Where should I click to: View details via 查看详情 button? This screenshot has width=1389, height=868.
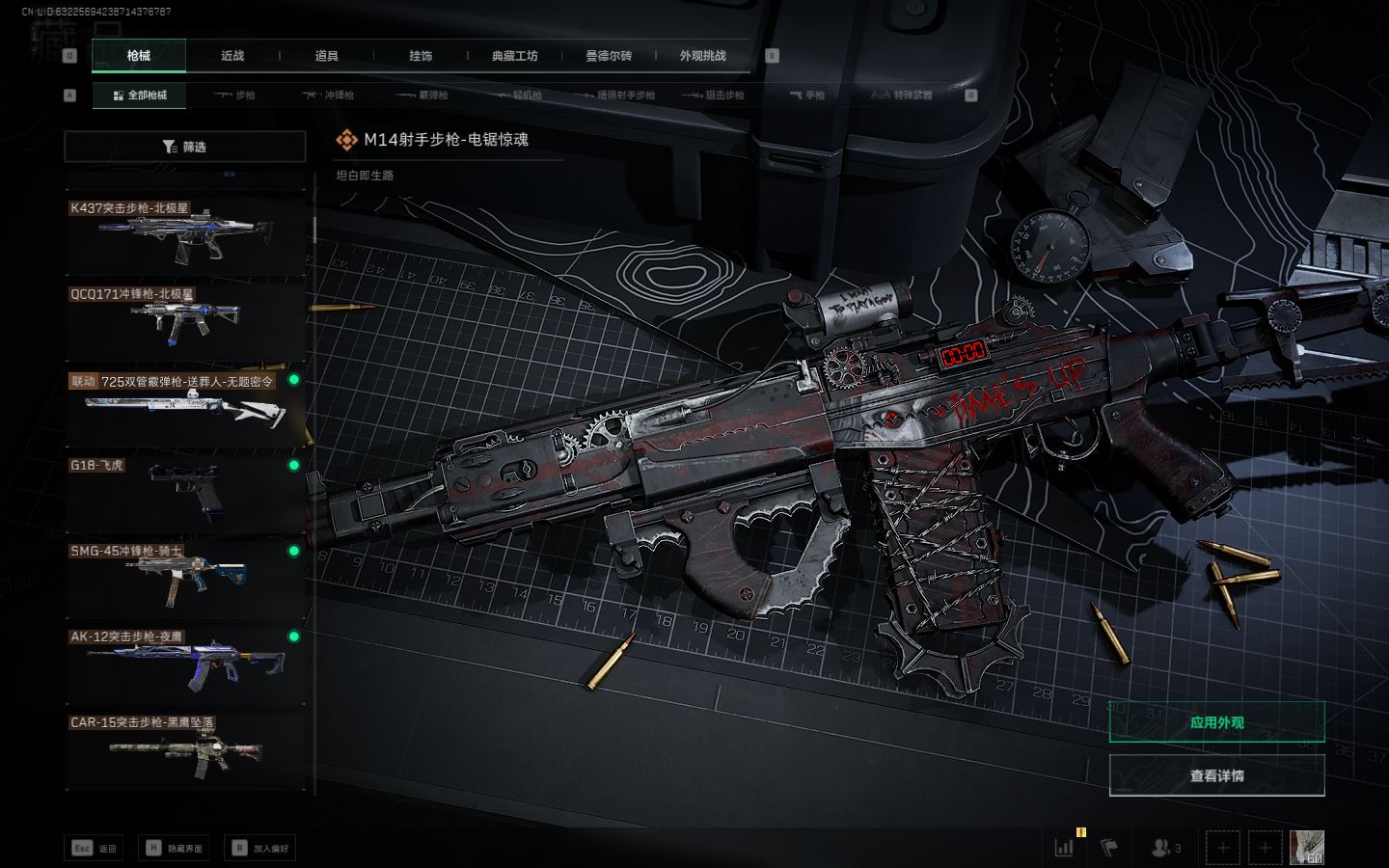coord(1216,775)
